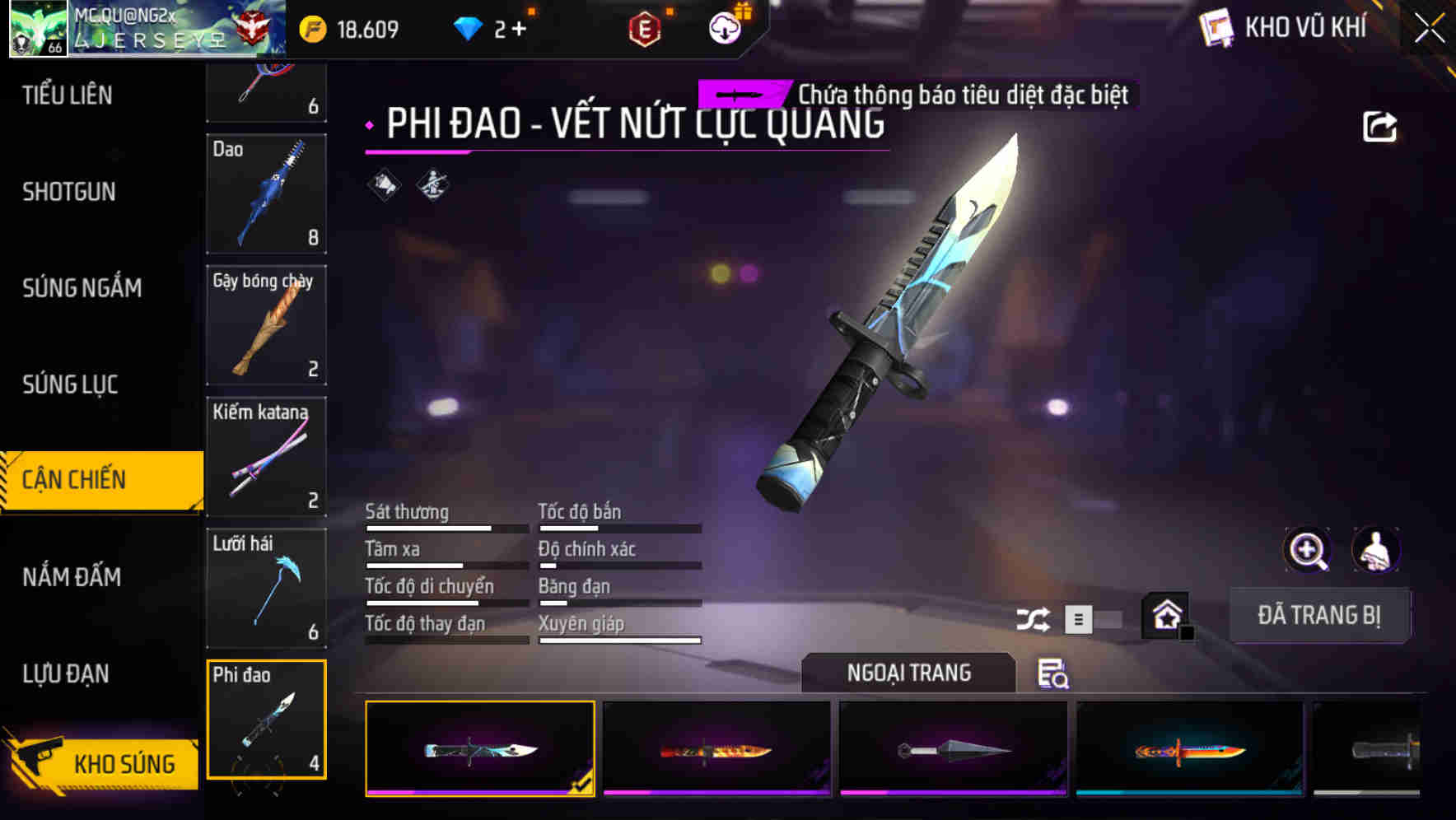1456x820 pixels.
Task: Open the diamond top-up with 2+
Action: [484, 28]
